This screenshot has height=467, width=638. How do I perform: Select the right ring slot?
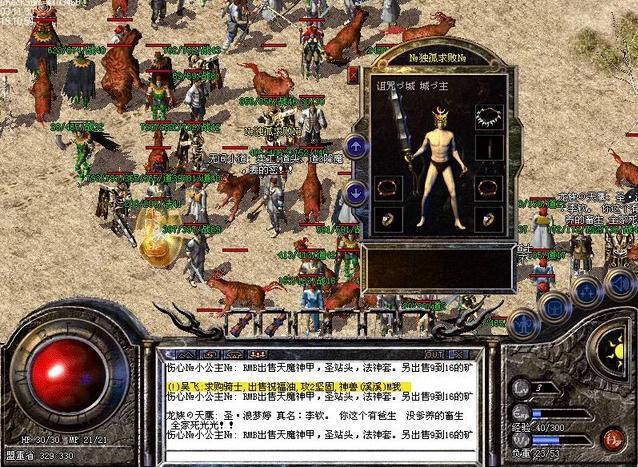(486, 219)
